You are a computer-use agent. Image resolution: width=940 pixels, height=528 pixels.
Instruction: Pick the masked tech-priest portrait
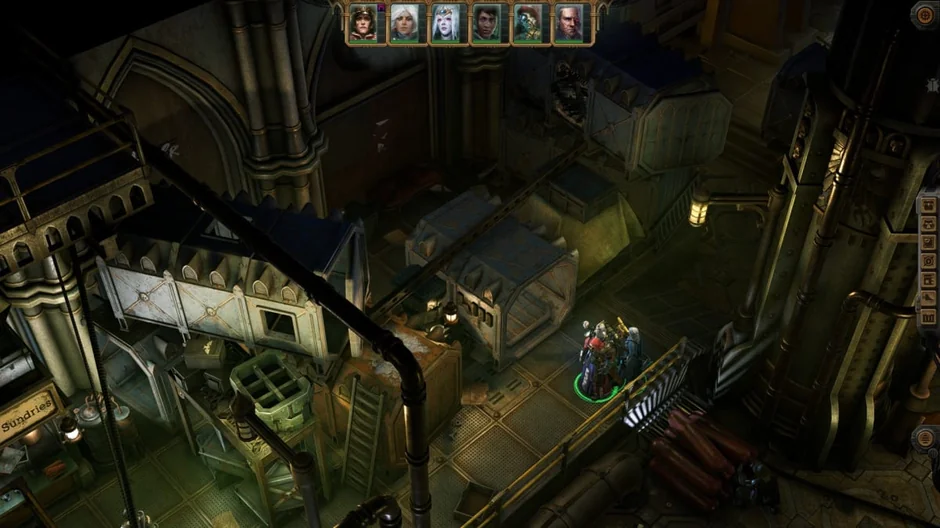point(527,23)
